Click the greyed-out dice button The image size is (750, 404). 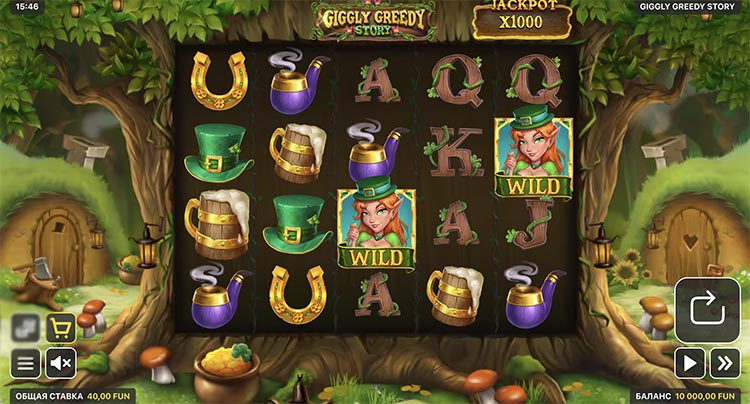[26, 328]
